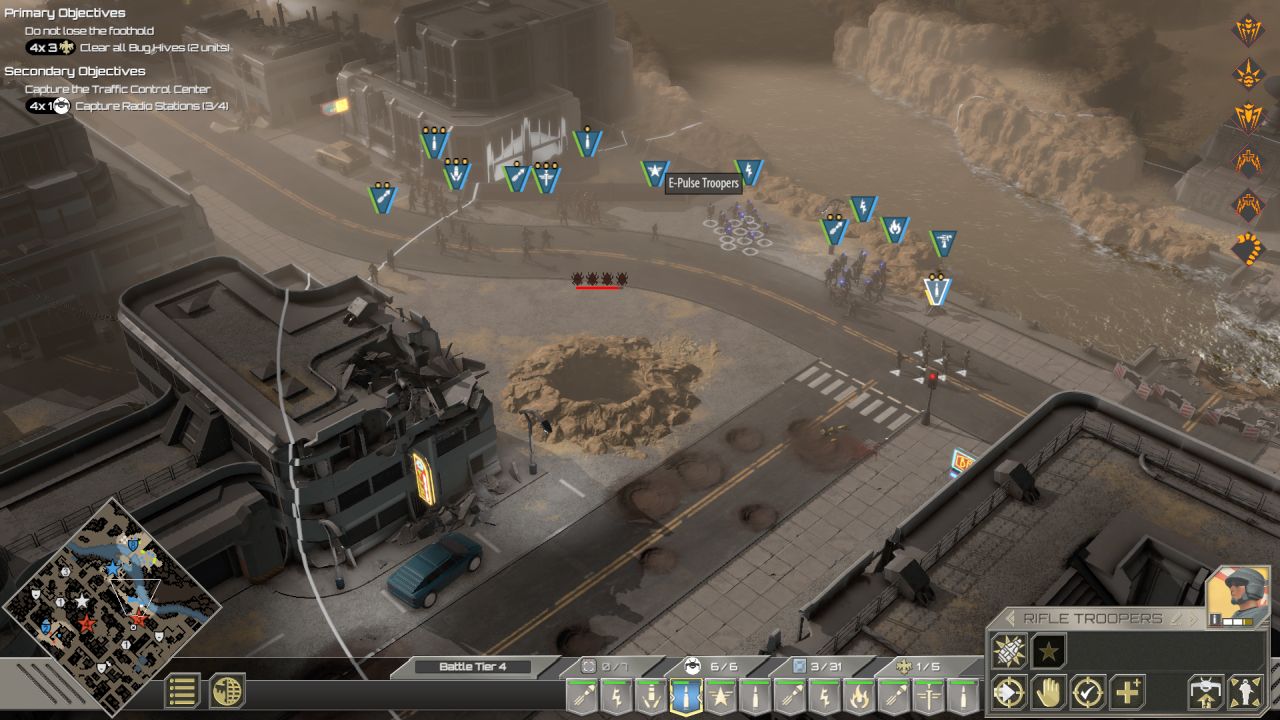This screenshot has width=1280, height=720.
Task: Select the star squad card in the unit bar
Action: (x=720, y=696)
